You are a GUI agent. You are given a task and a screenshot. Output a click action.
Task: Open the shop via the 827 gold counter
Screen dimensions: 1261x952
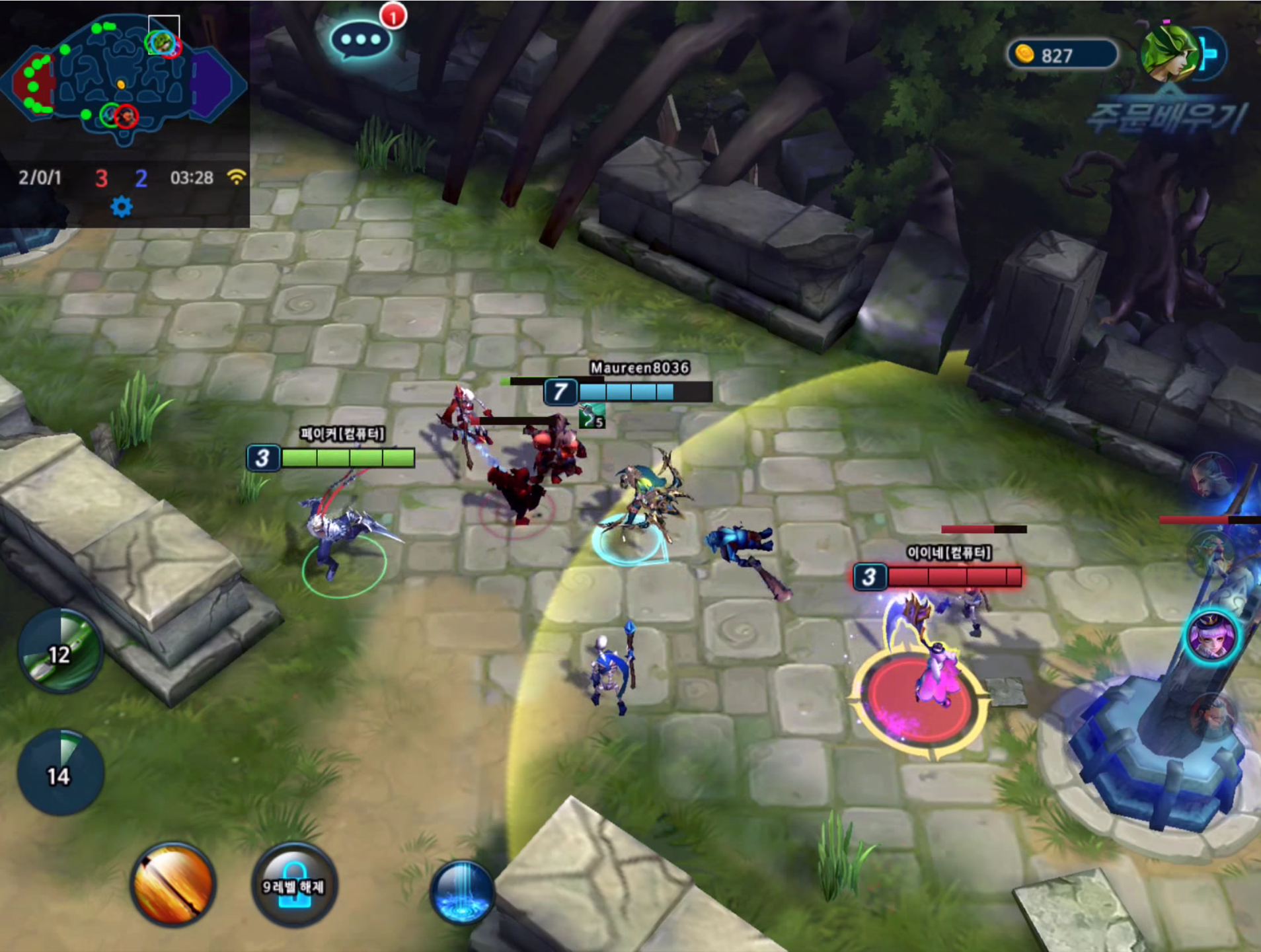pyautogui.click(x=1061, y=55)
